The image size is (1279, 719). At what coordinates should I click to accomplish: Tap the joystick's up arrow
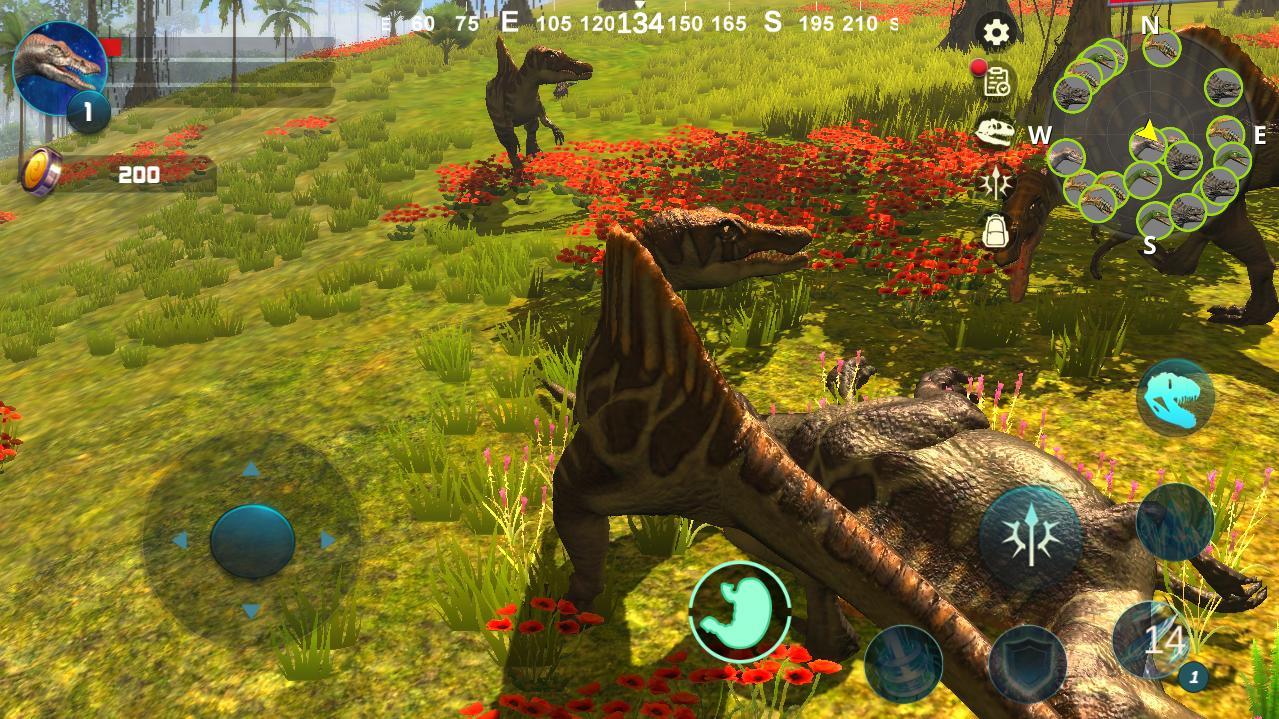251,470
